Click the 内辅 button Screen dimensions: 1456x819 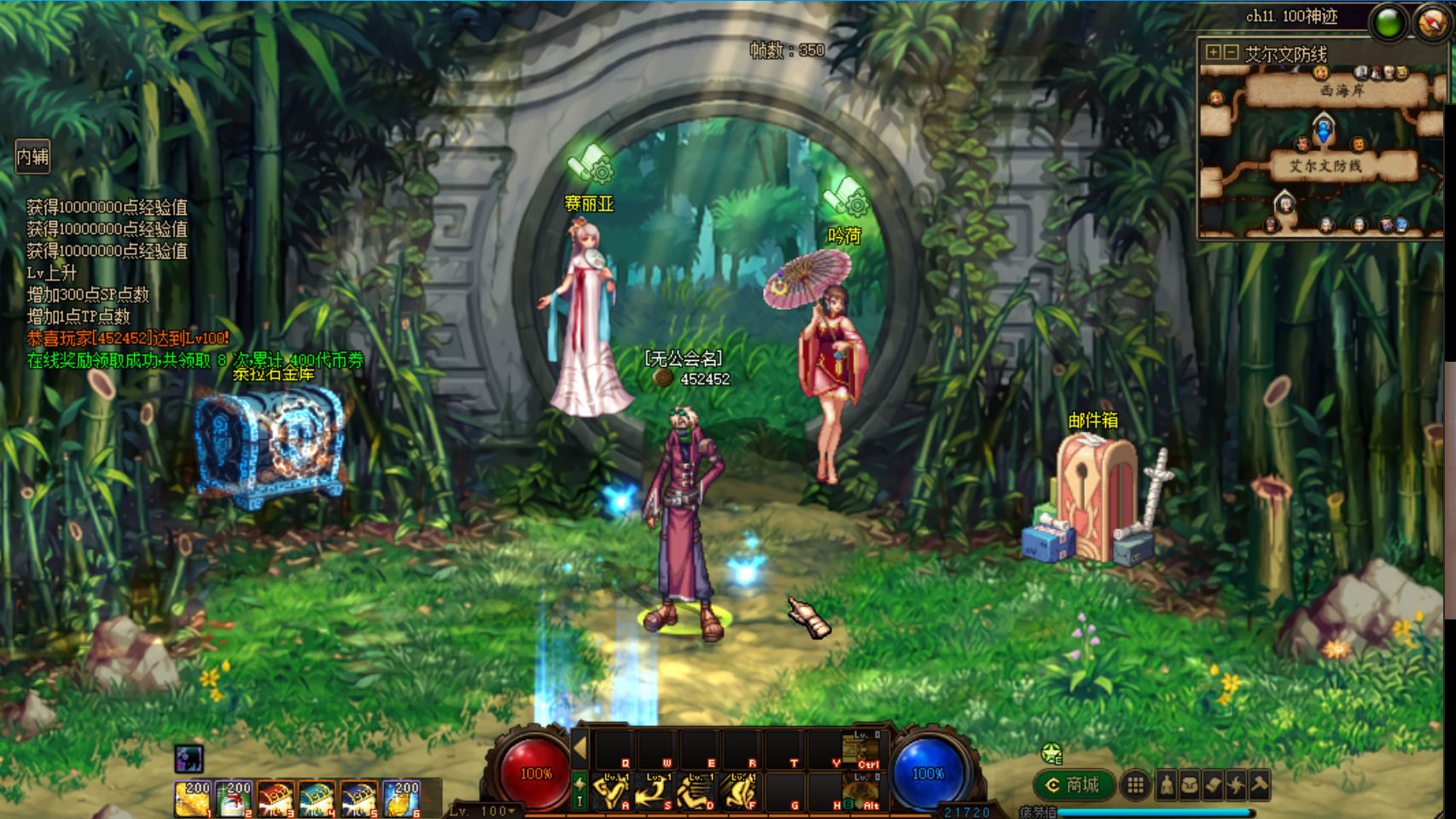click(33, 157)
